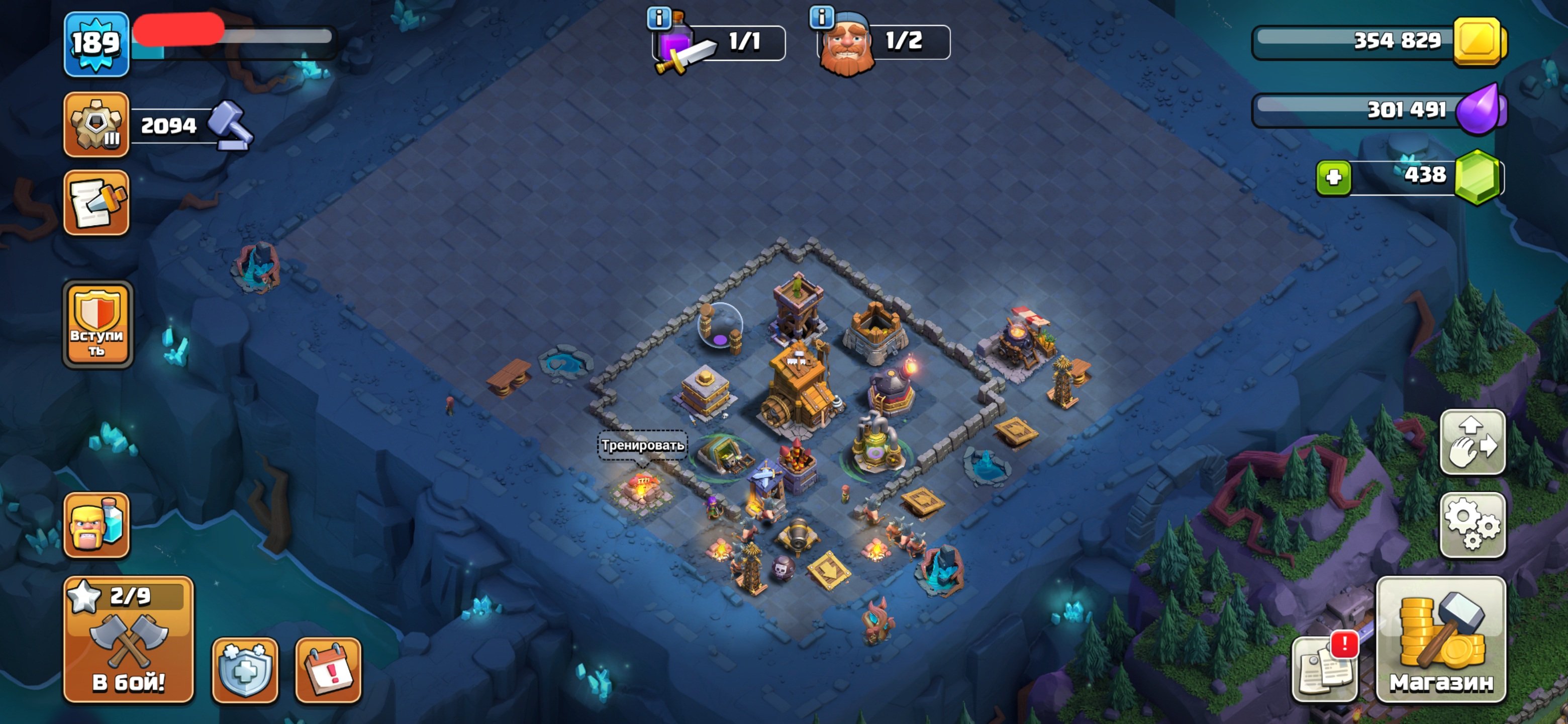Open the builder notes paper icon
The height and width of the screenshot is (724, 1568).
click(97, 203)
